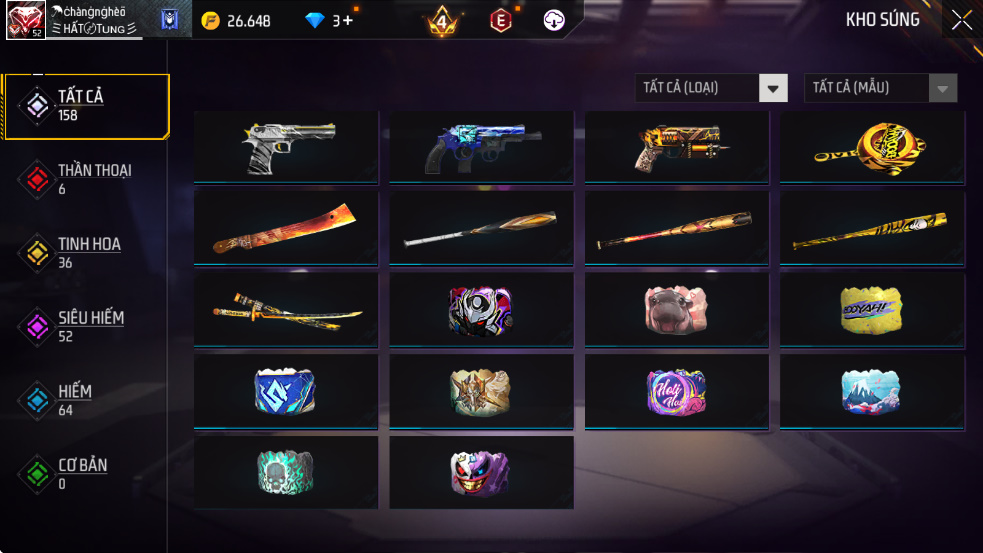The image size is (983, 553).
Task: Choose the golden frying pan skin
Action: pos(872,146)
